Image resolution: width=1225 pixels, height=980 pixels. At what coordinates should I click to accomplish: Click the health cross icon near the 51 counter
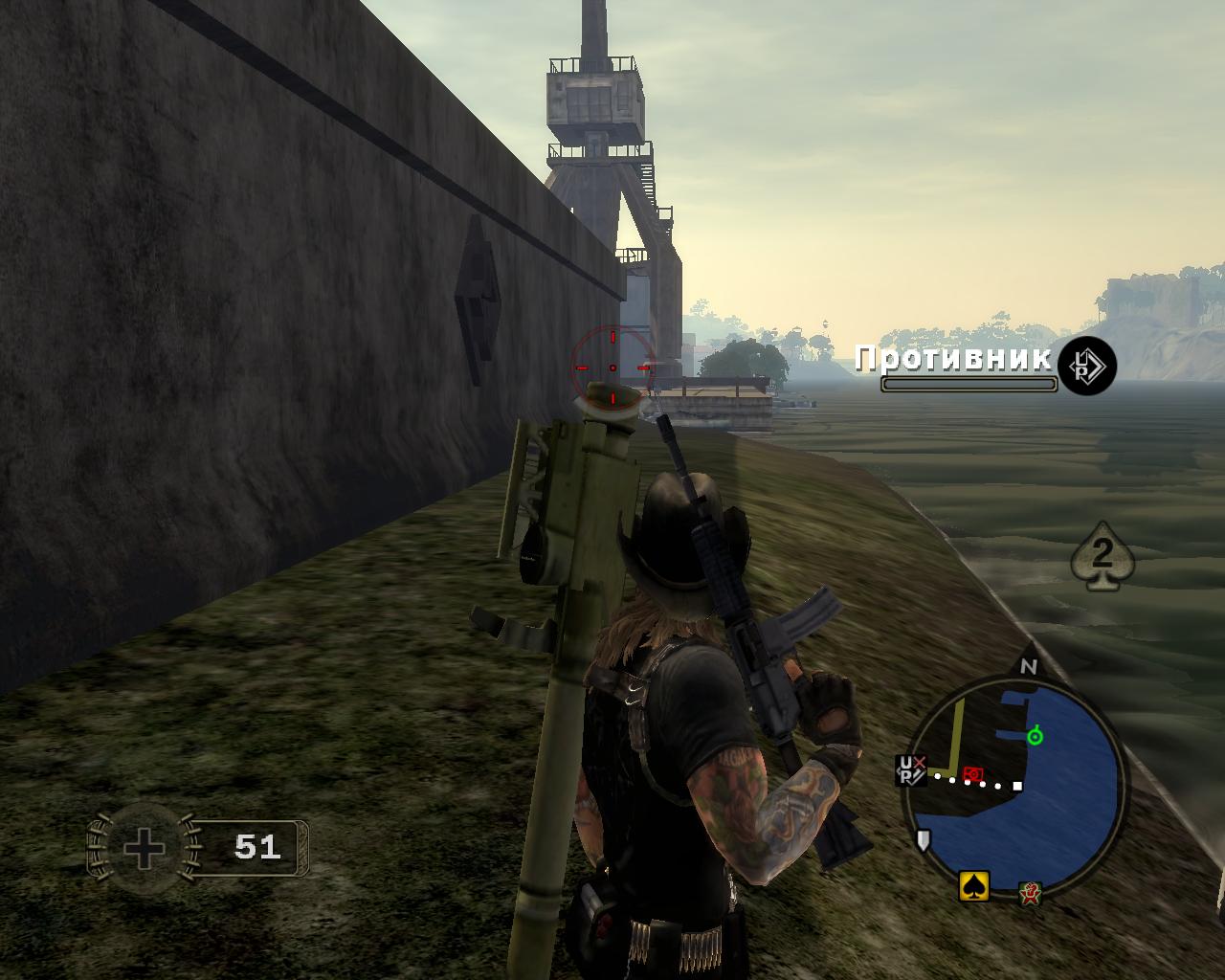tap(142, 847)
